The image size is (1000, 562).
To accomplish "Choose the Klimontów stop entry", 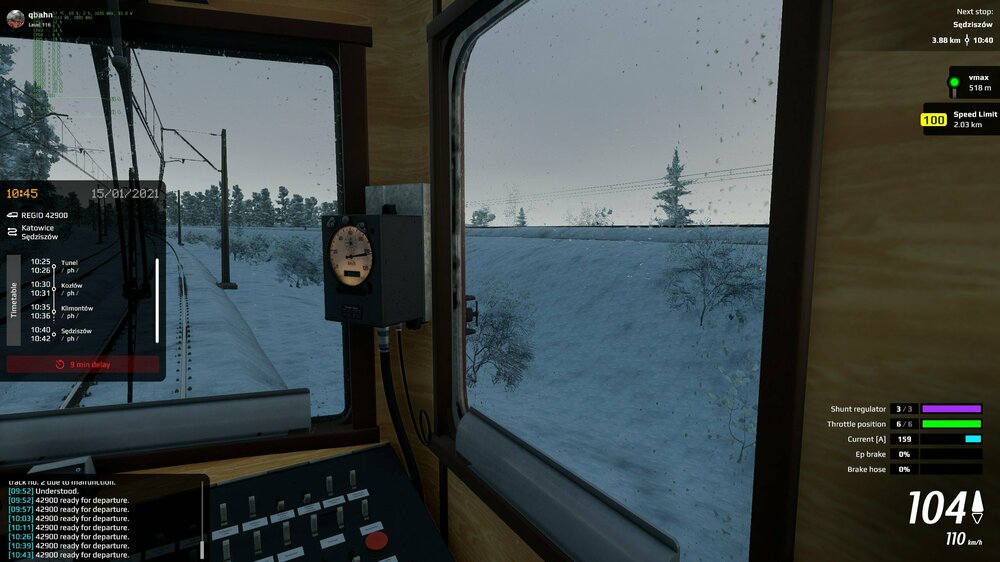I will pos(75,312).
